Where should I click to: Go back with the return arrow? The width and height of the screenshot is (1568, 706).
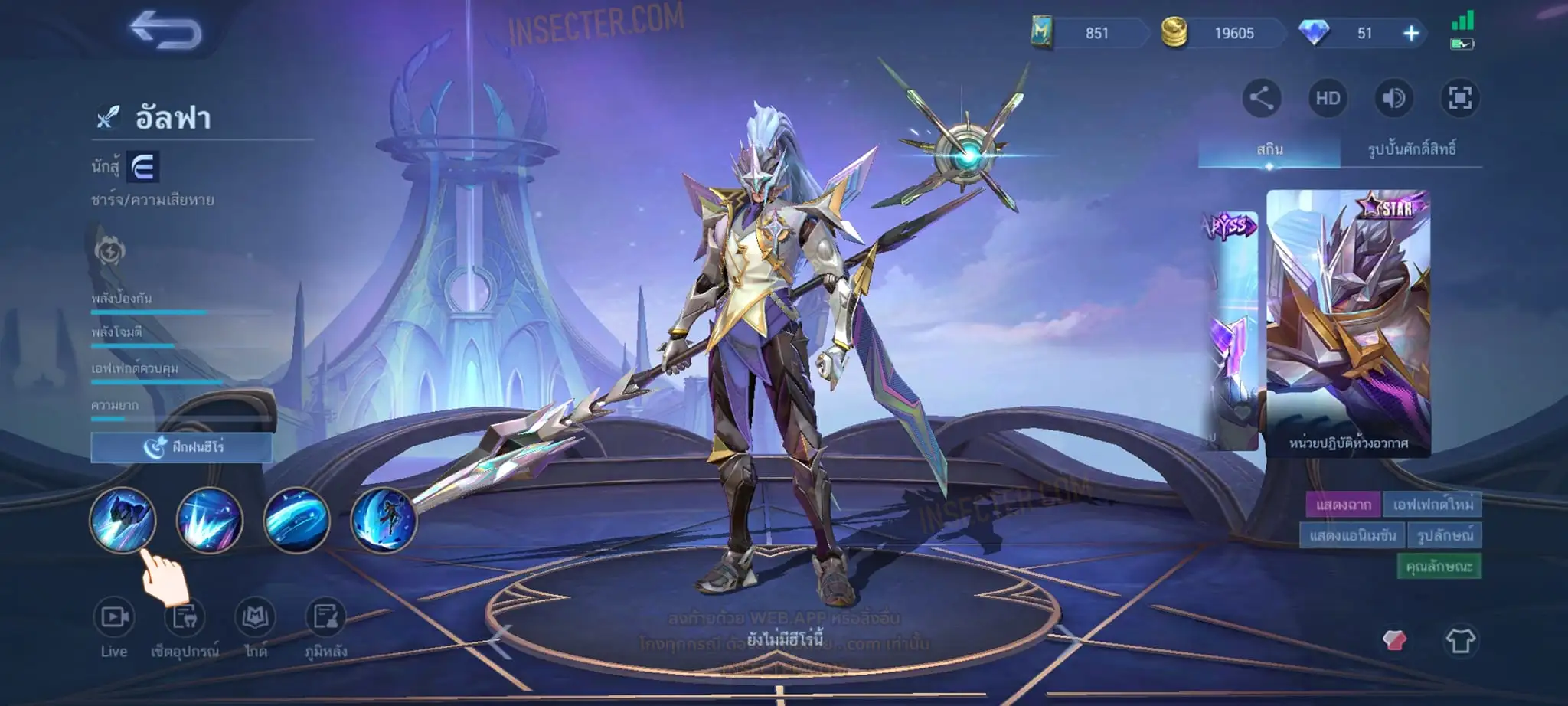[x=165, y=31]
